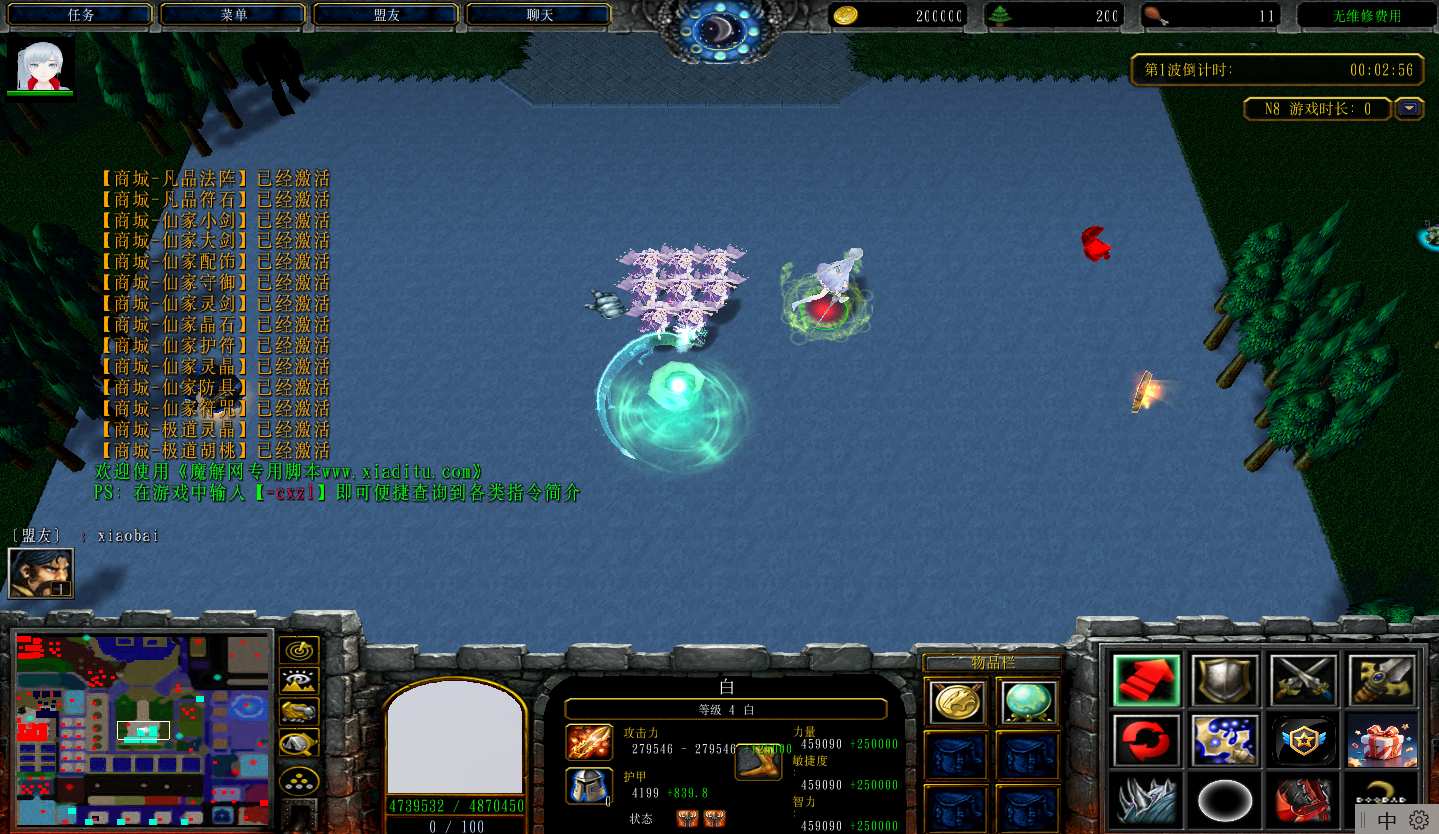Open the 盟友 allies menu
1439x834 pixels.
point(386,15)
